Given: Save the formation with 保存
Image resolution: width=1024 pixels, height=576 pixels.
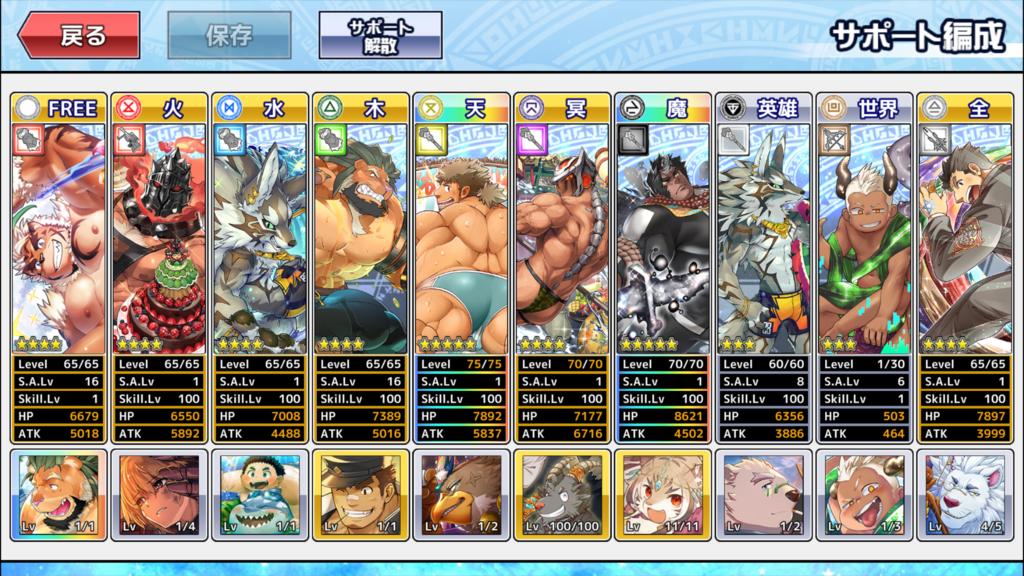Looking at the screenshot, I should coord(229,37).
